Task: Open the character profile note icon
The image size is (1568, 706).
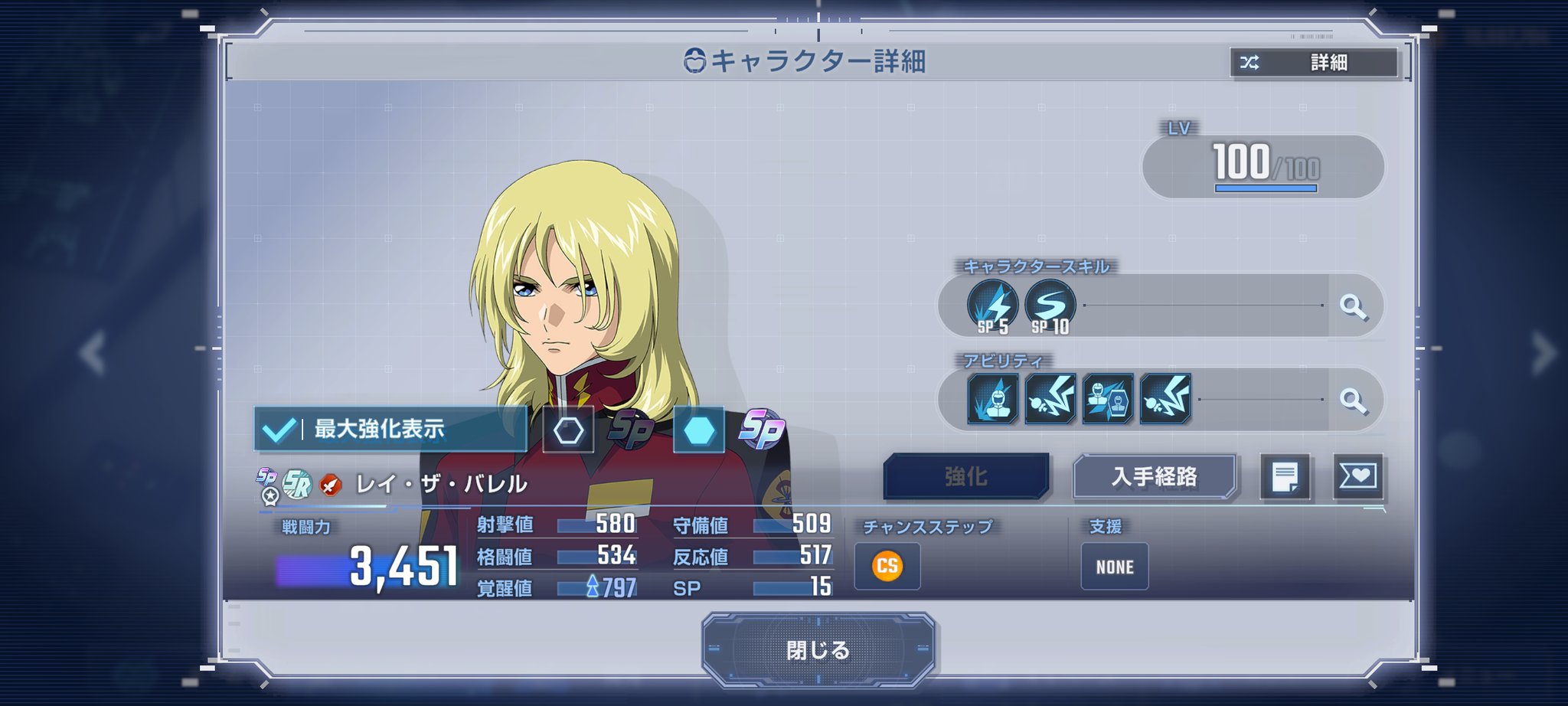Action: 1285,476
